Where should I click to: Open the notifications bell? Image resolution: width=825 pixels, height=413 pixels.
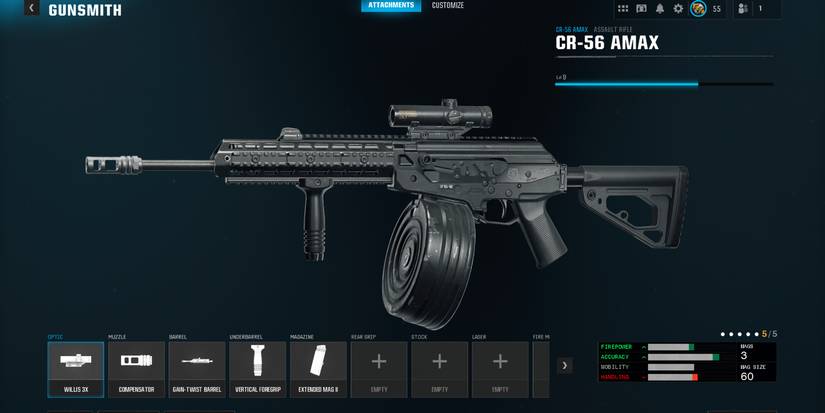660,9
